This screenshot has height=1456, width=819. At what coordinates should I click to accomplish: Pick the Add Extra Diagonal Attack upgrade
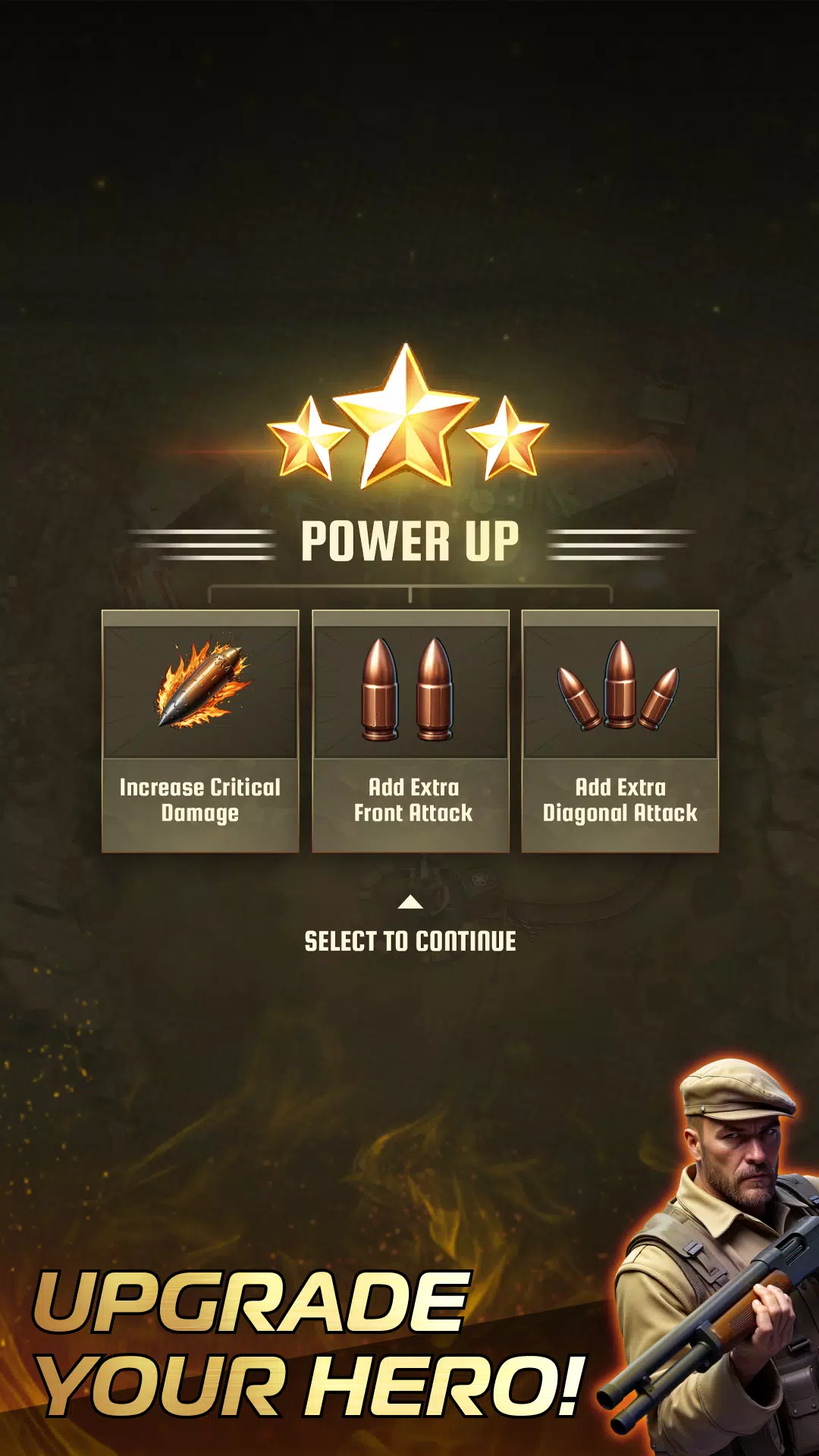(x=620, y=731)
